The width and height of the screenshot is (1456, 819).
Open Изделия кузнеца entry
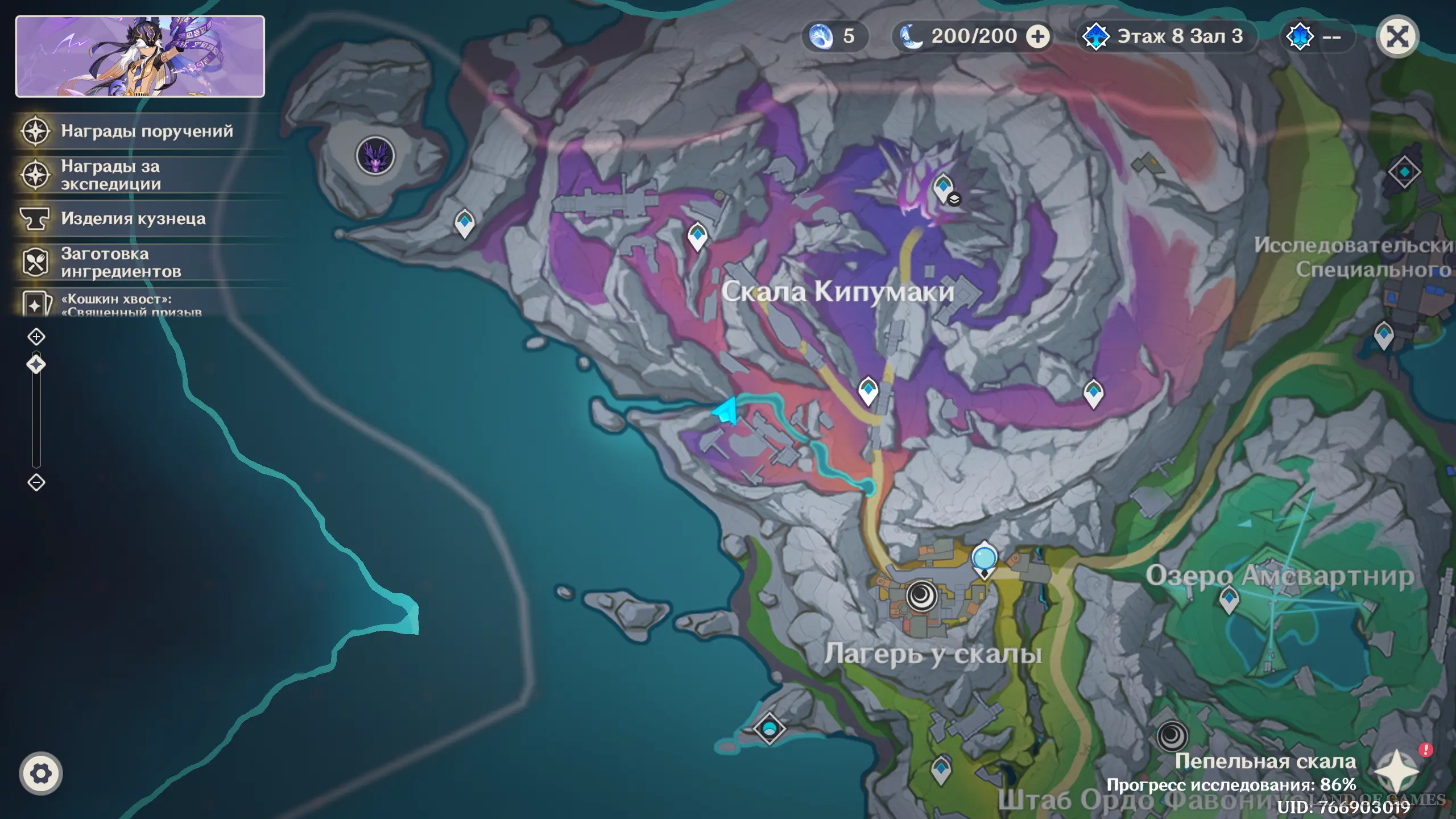pyautogui.click(x=133, y=219)
